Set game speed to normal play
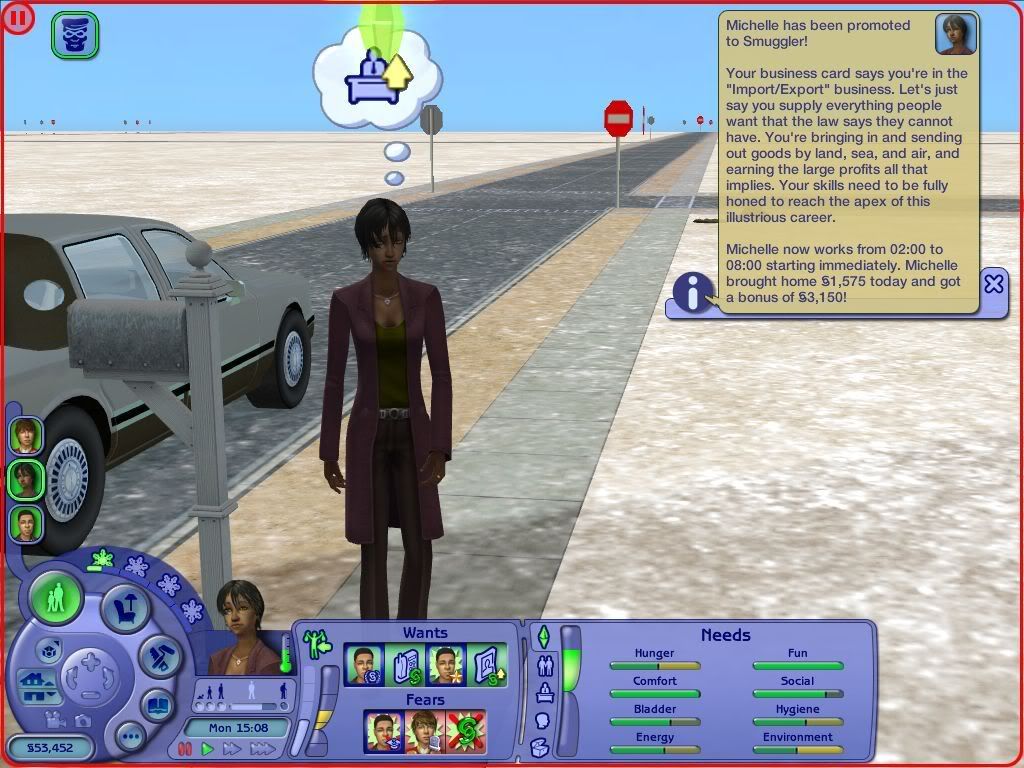Image resolution: width=1024 pixels, height=768 pixels. 208,749
